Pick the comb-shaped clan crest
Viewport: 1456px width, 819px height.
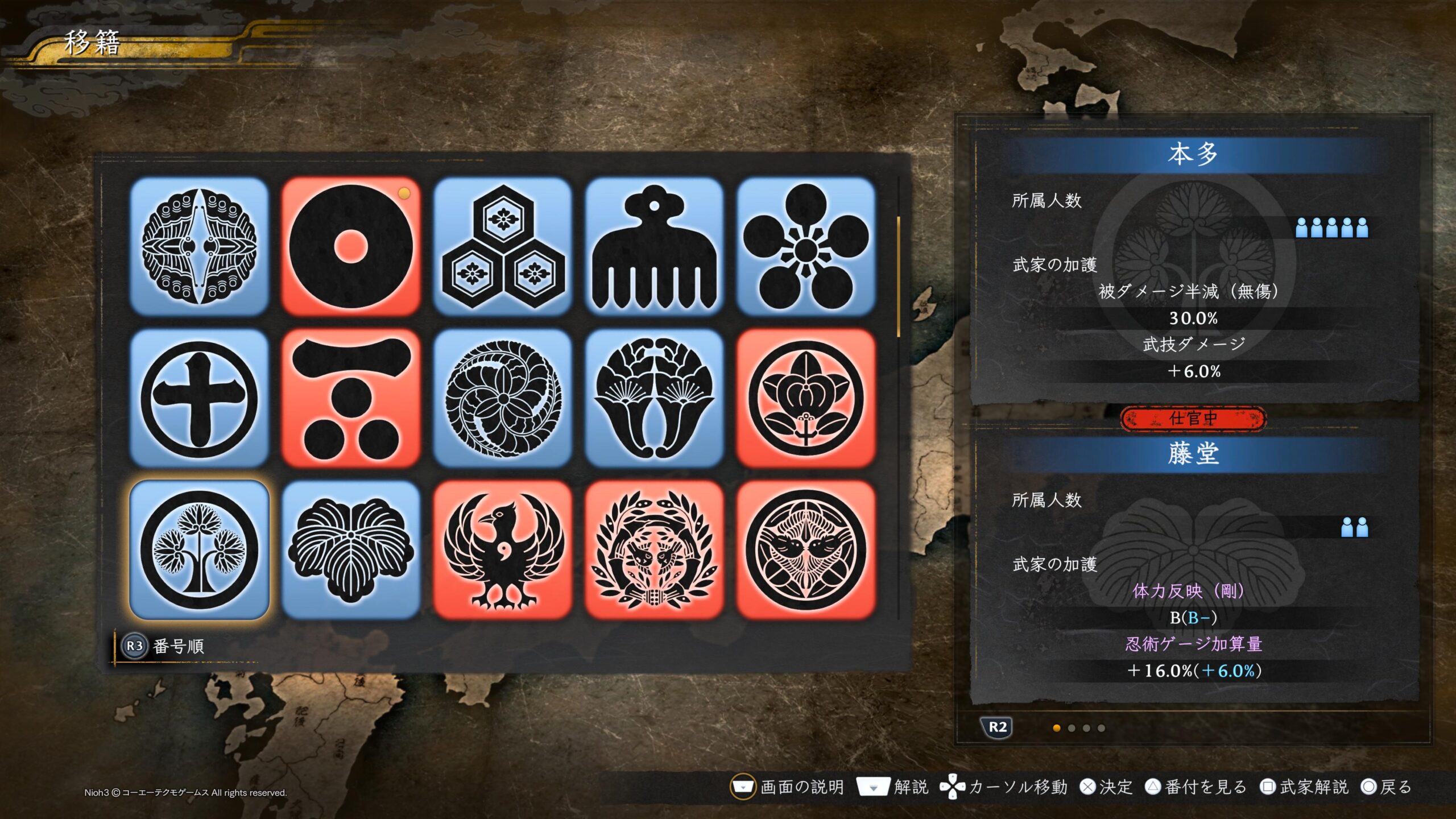(x=654, y=246)
